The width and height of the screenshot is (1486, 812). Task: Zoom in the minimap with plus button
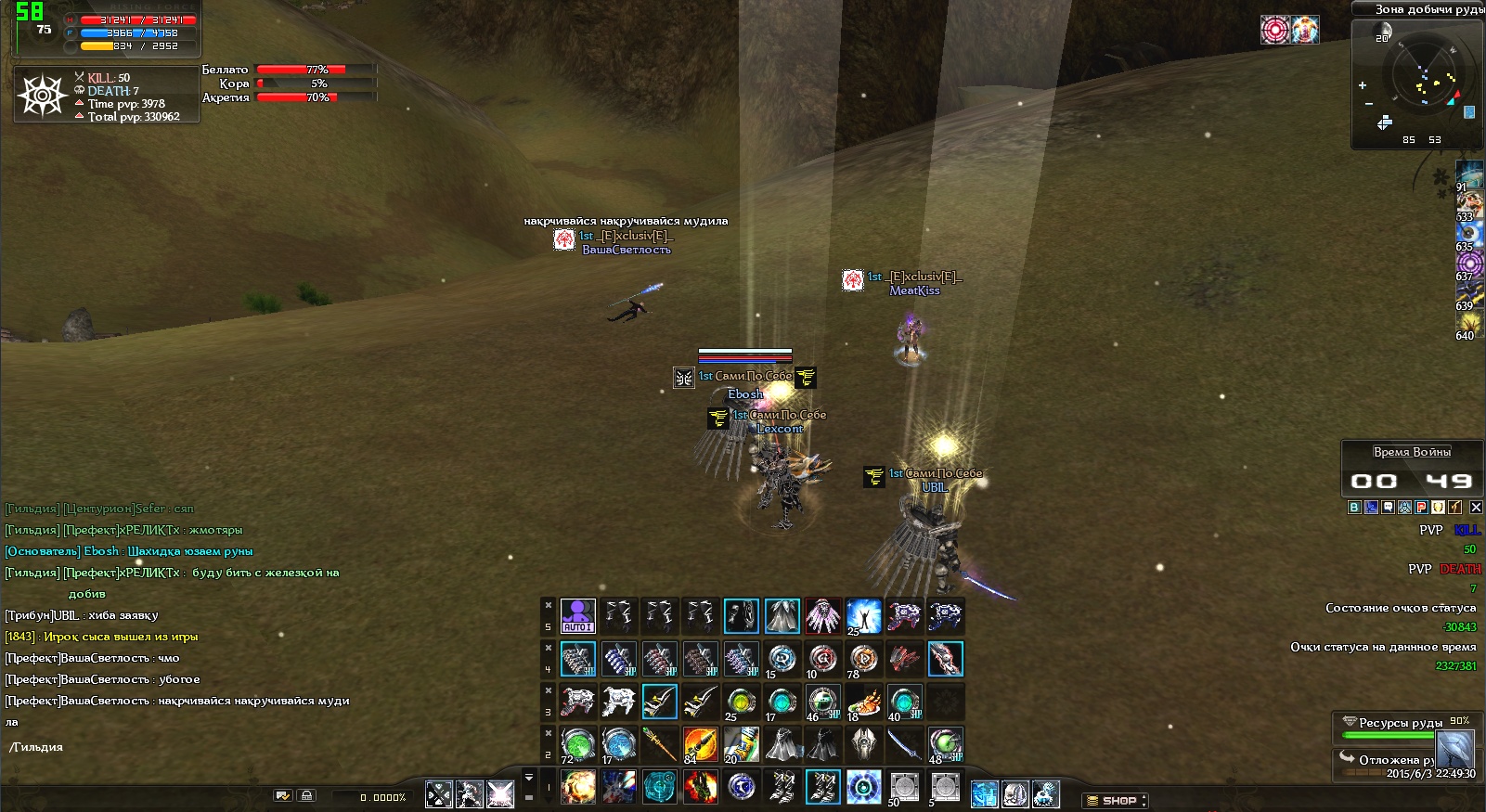[1363, 85]
